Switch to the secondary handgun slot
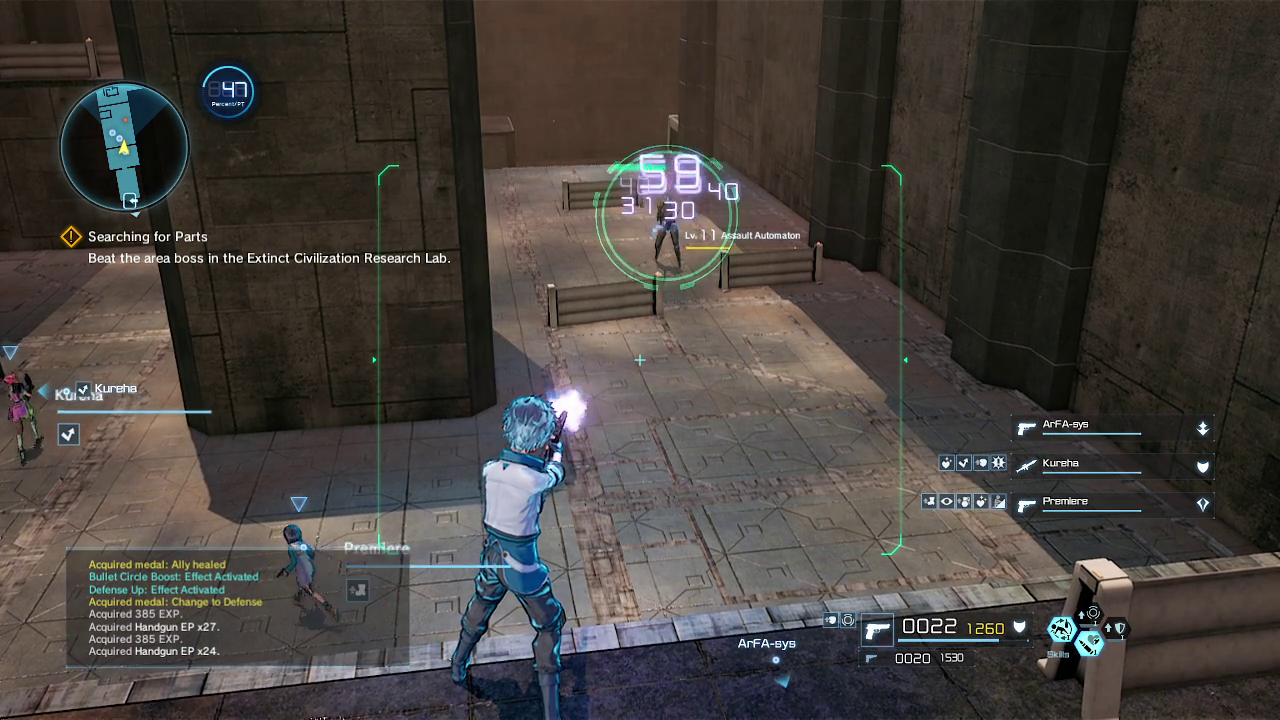 click(x=873, y=659)
